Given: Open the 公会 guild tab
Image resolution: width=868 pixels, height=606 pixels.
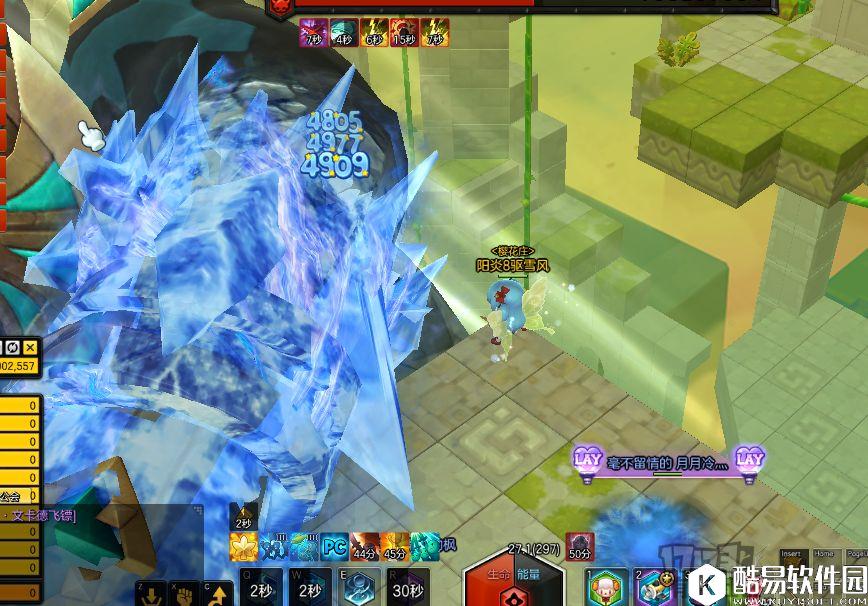Looking at the screenshot, I should (x=10, y=496).
